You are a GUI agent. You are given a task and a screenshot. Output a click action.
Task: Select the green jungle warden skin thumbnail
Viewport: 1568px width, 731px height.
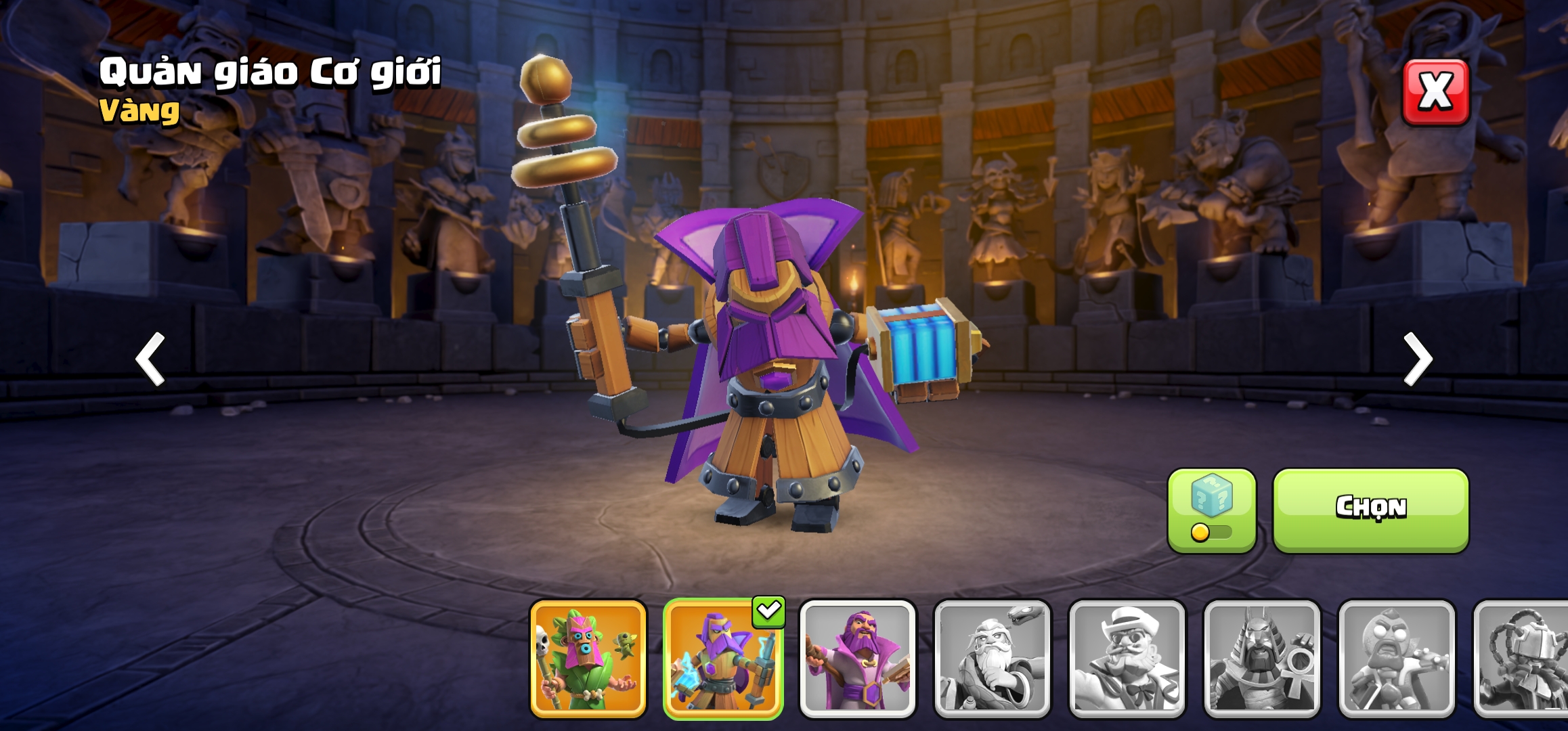588,659
